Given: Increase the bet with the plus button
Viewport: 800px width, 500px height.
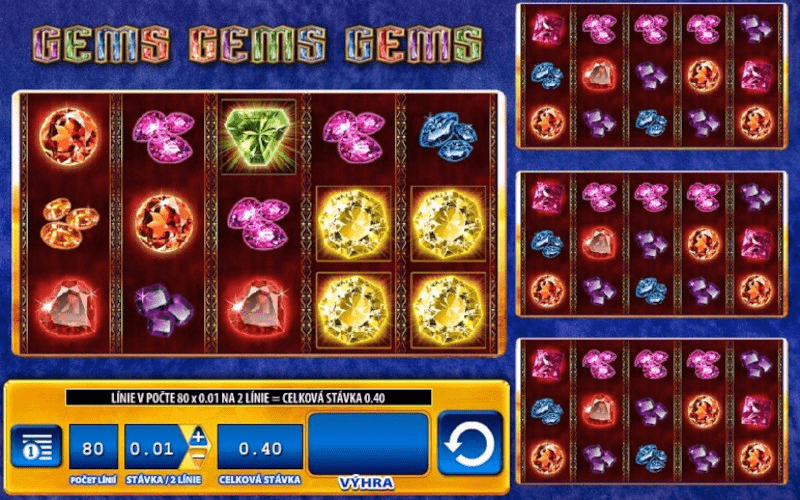Looking at the screenshot, I should (x=198, y=437).
